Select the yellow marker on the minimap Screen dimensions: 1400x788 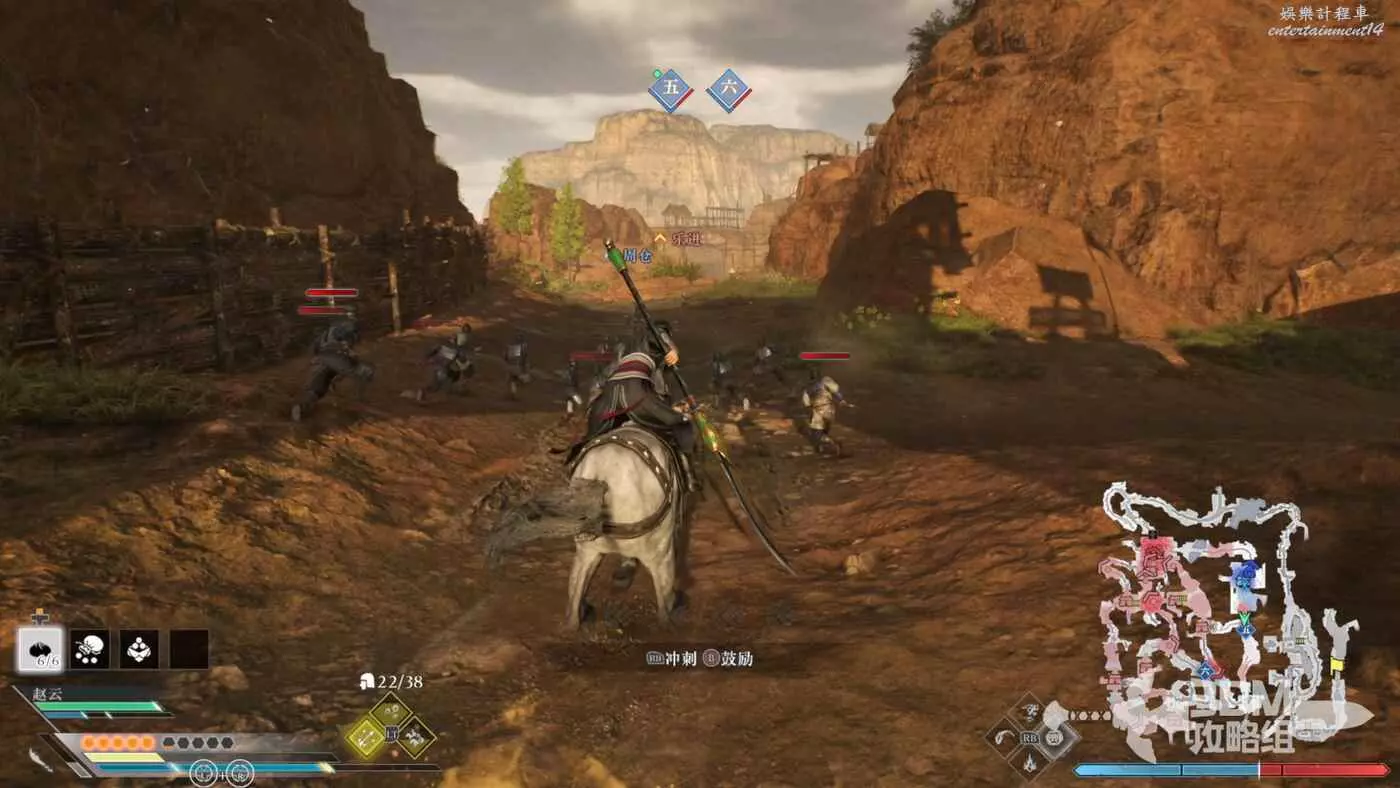[1337, 663]
